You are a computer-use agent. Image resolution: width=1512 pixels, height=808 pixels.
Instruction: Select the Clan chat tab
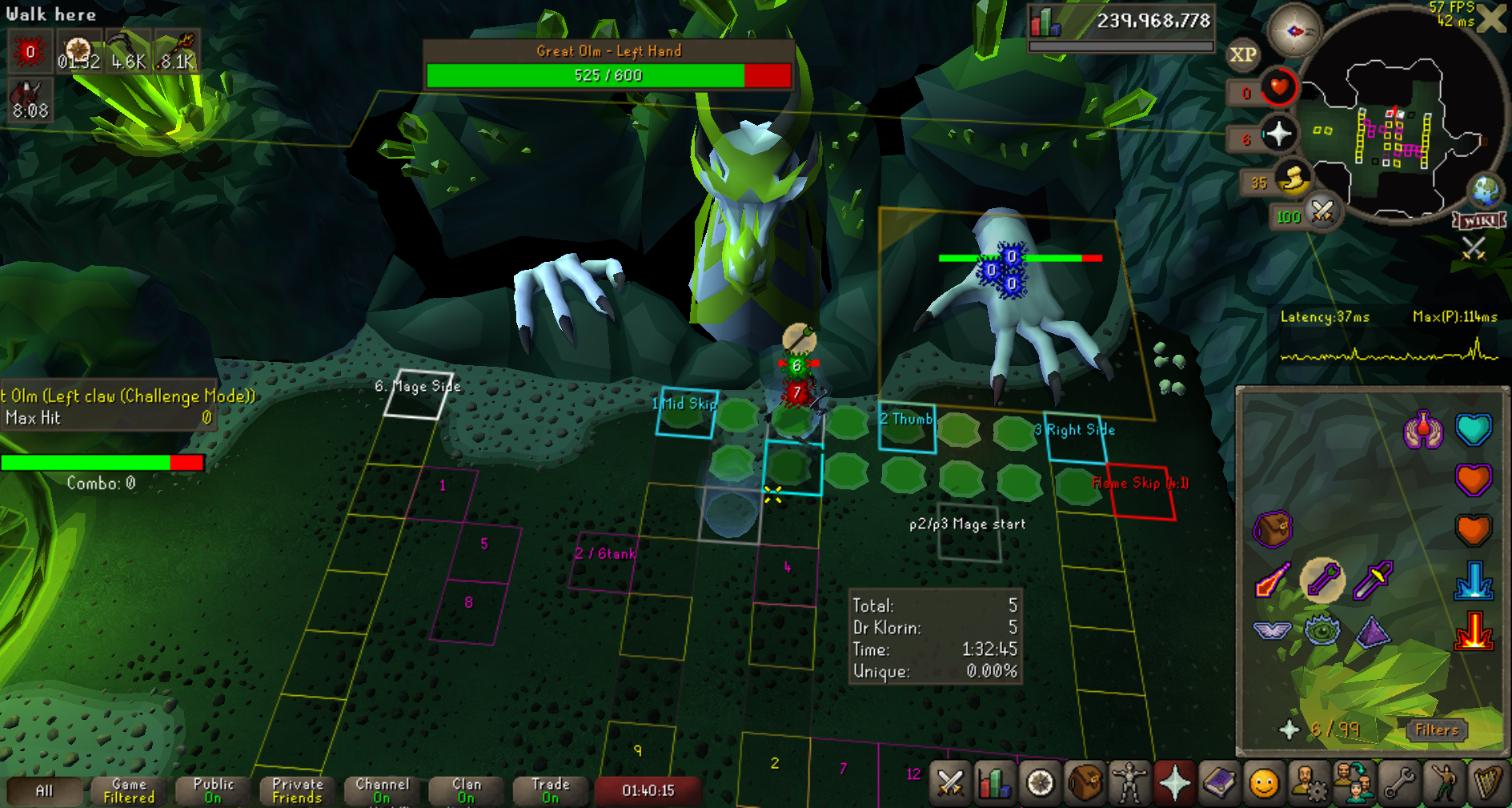click(x=467, y=790)
